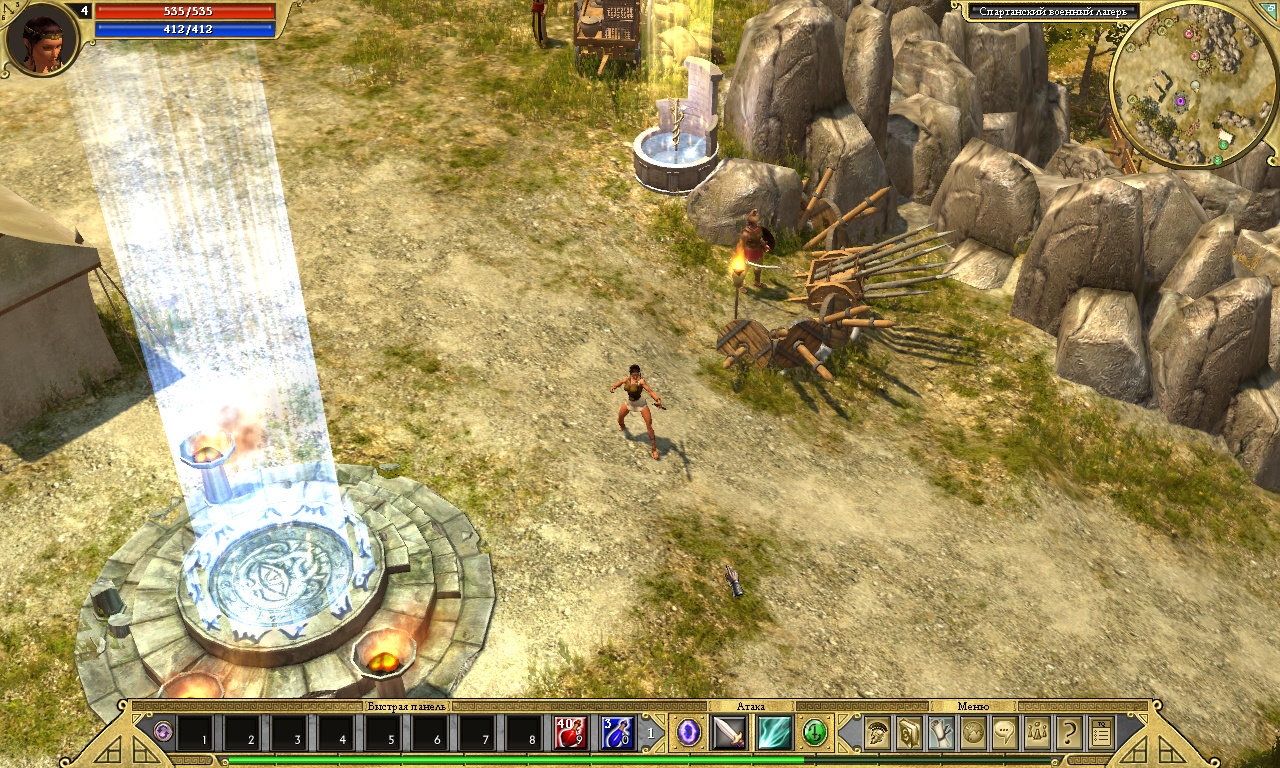
Task: Choose the teal secondary skill slot
Action: point(774,733)
